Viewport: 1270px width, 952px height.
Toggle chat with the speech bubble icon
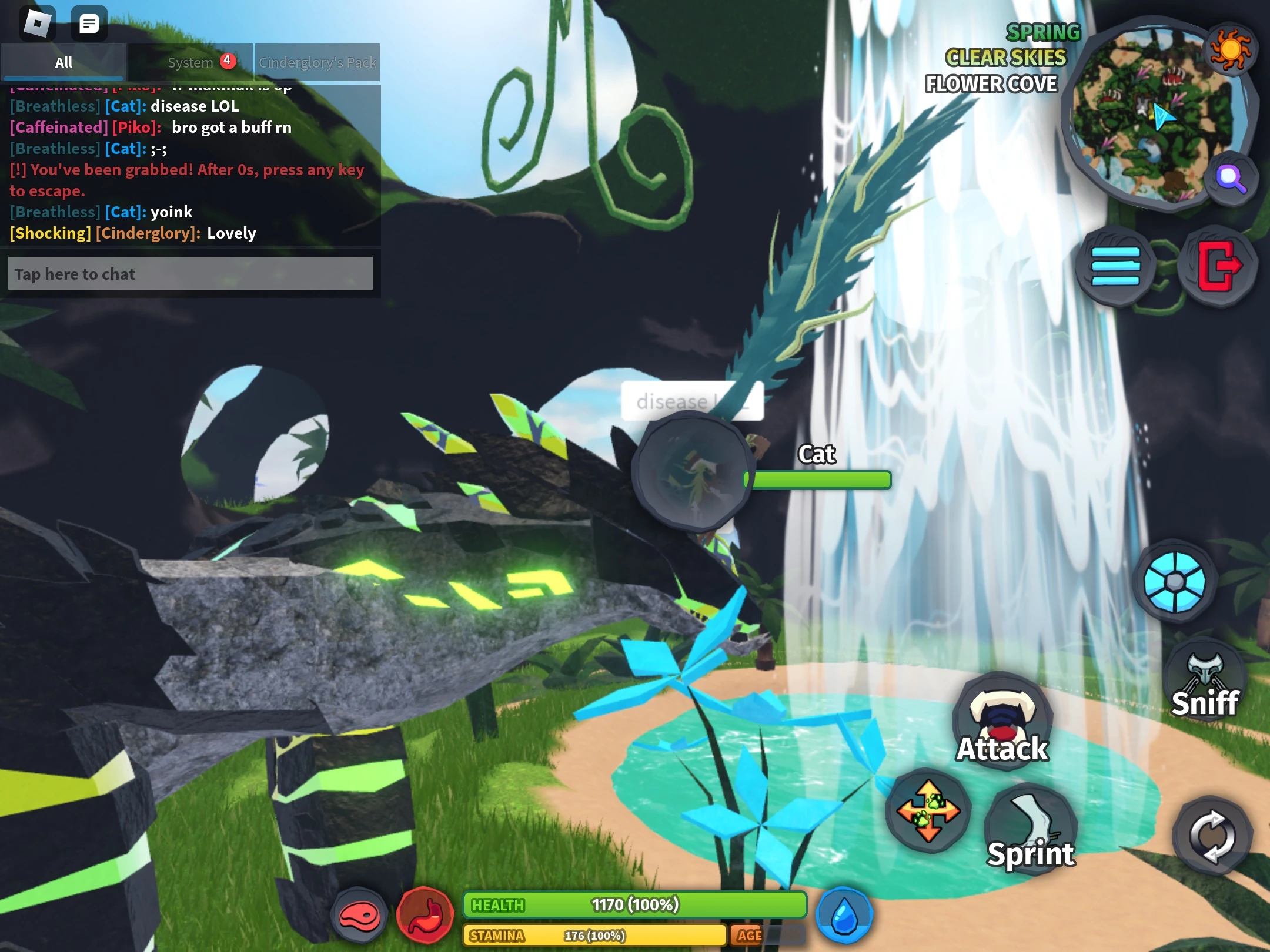(89, 22)
